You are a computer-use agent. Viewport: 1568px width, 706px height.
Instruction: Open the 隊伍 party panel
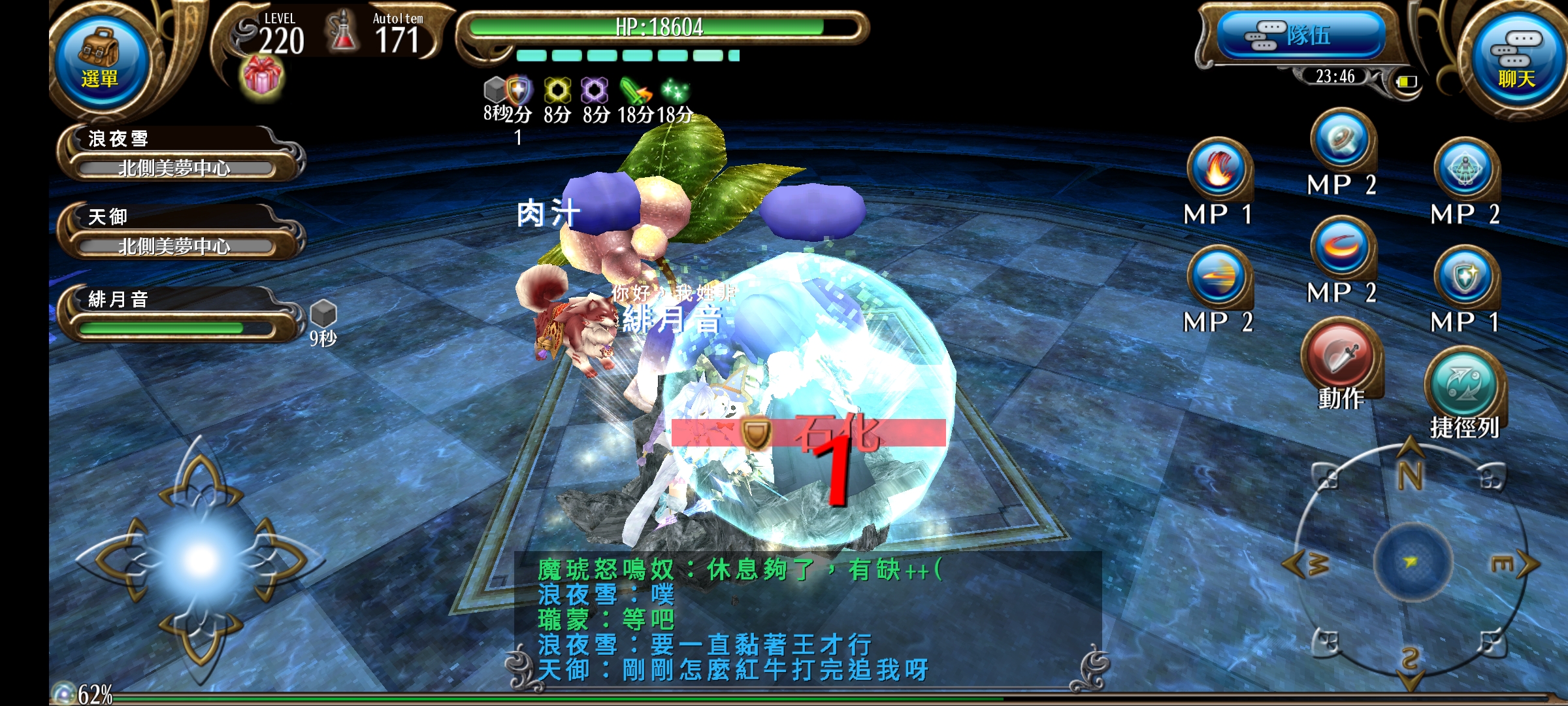point(1300,35)
